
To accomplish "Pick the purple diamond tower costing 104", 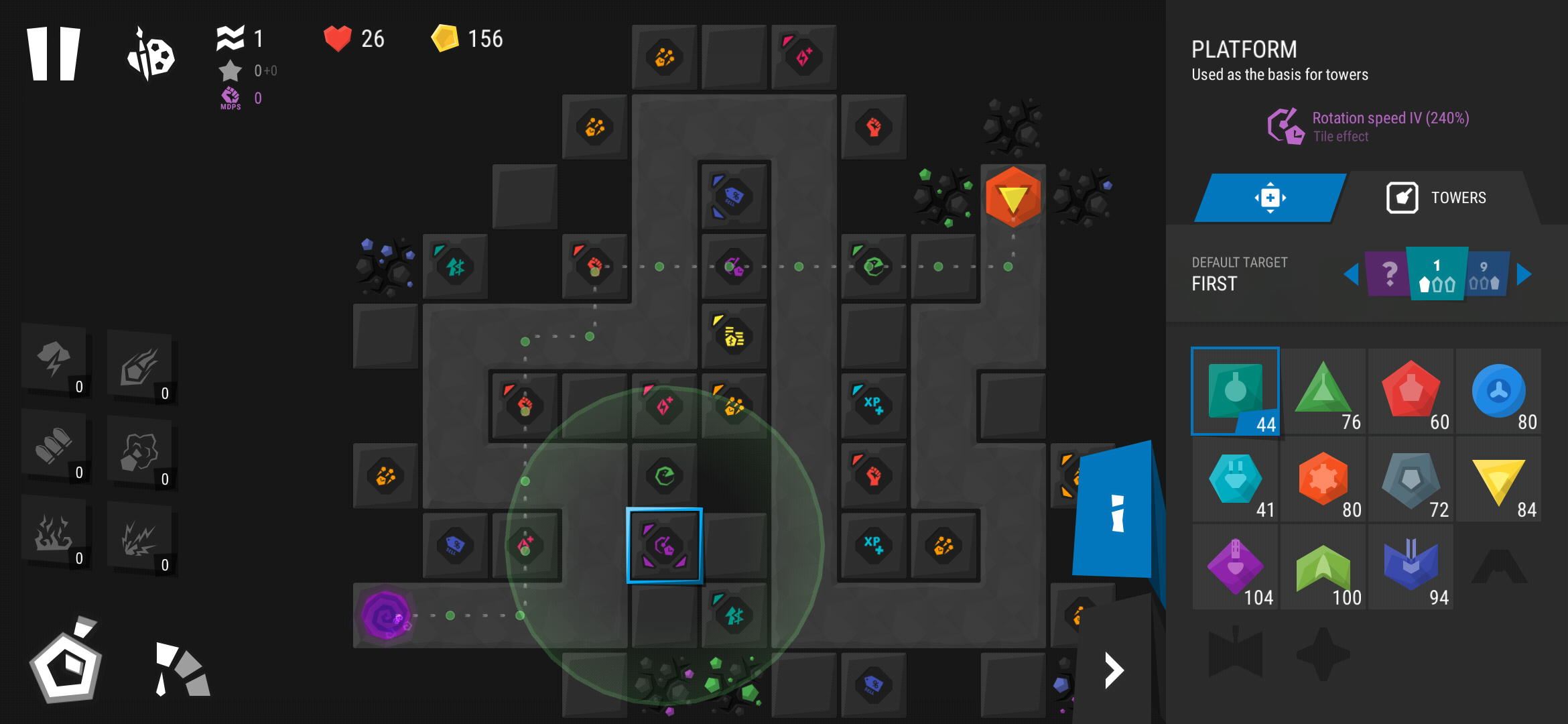I will point(1235,567).
